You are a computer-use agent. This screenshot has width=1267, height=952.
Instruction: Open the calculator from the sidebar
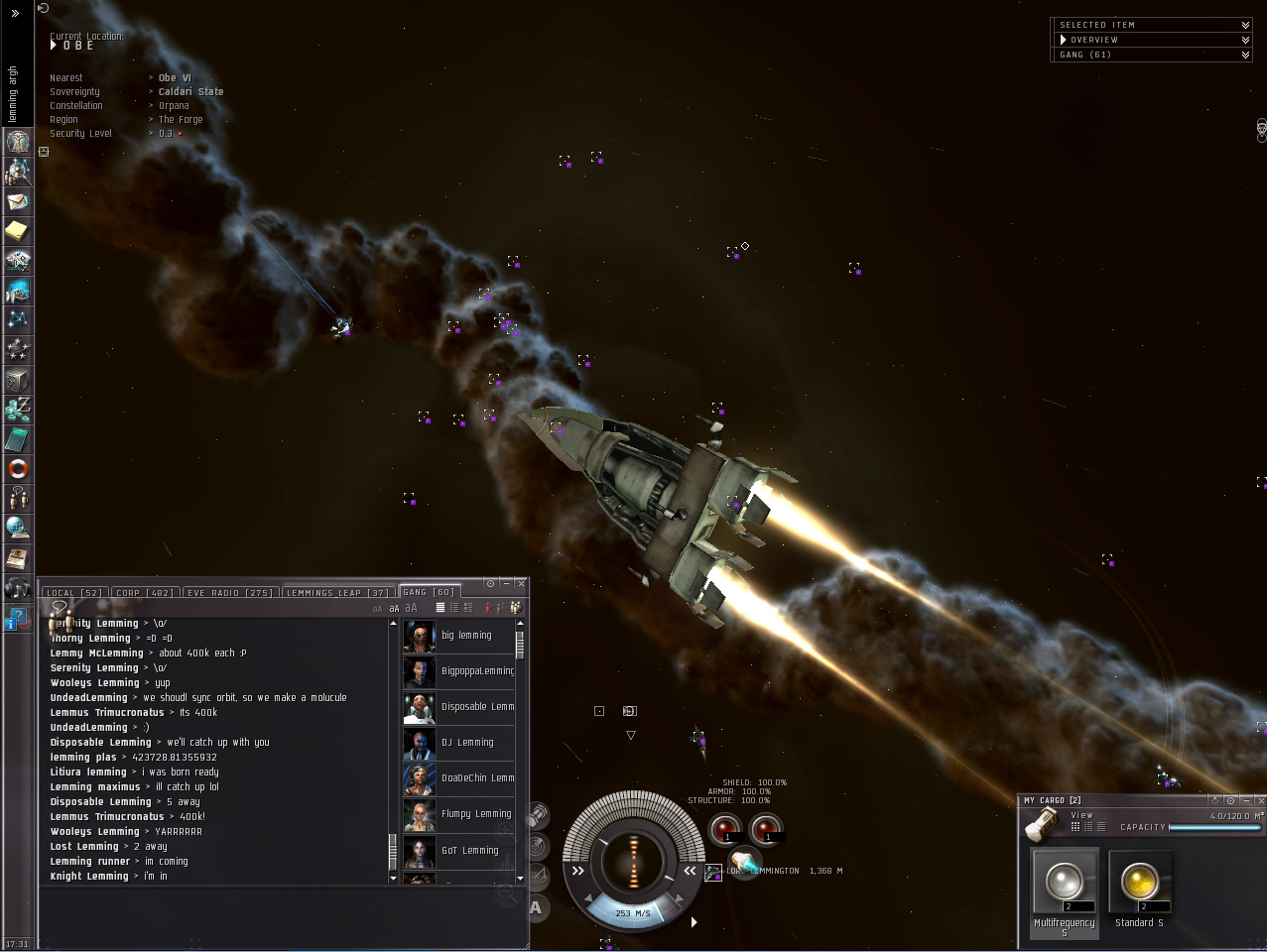(x=18, y=438)
